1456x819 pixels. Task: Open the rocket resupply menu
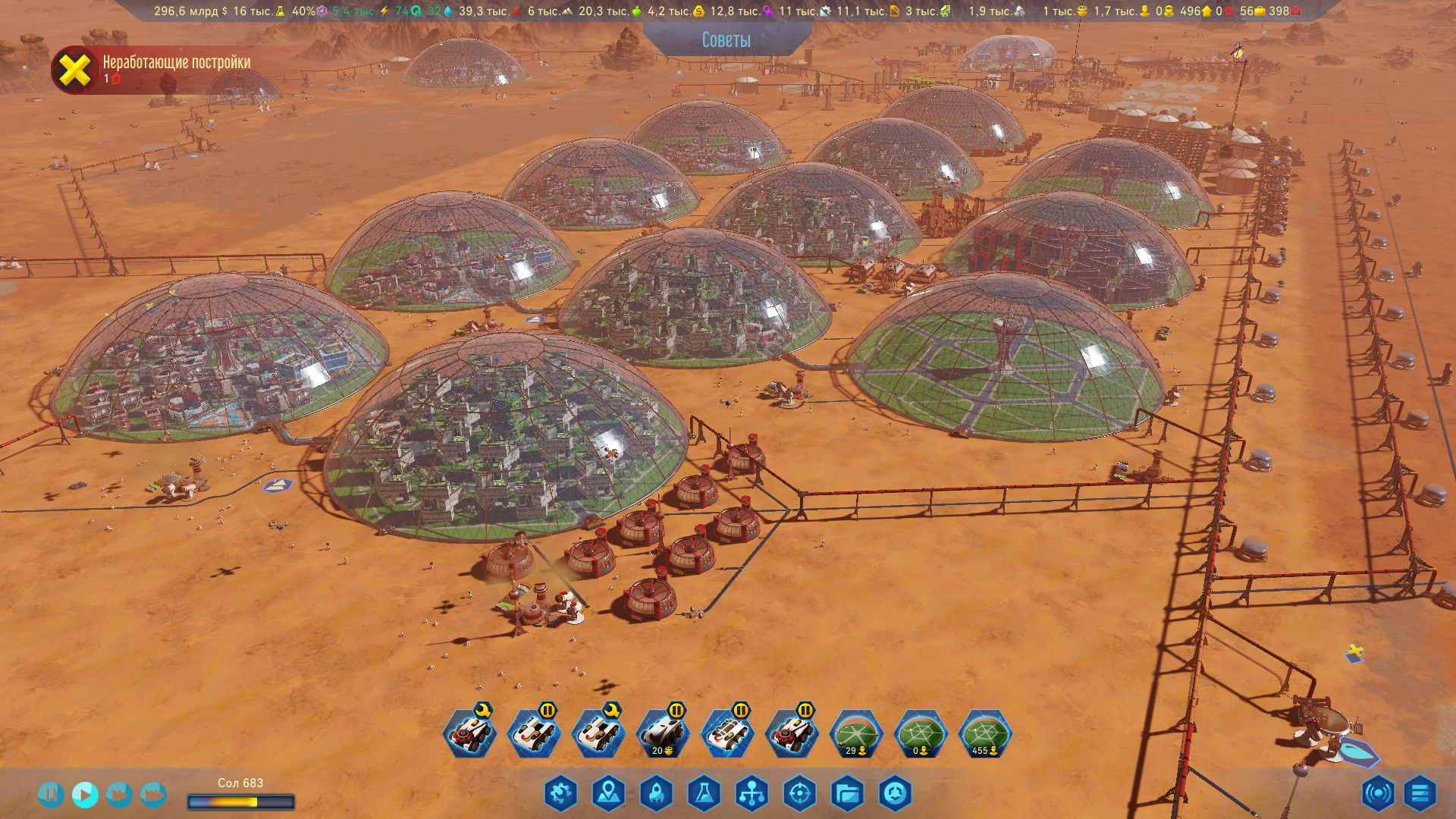coord(656,794)
